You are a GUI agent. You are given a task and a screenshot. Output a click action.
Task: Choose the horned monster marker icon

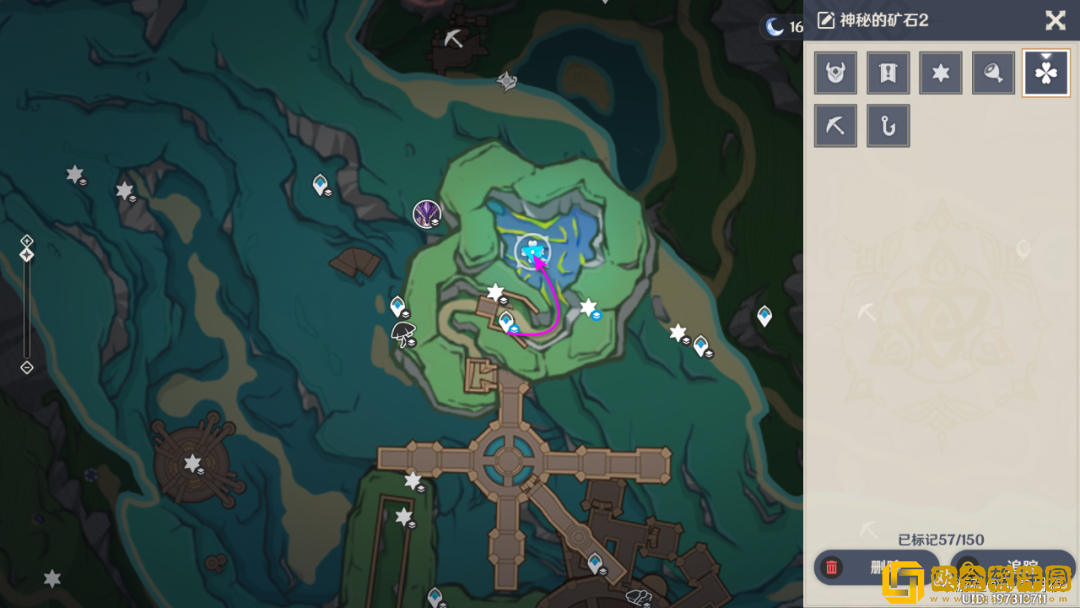pyautogui.click(x=835, y=73)
